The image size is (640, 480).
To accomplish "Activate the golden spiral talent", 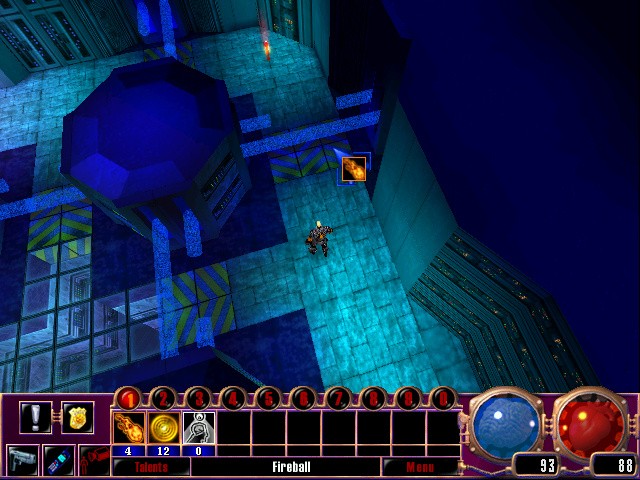I will click(x=163, y=428).
